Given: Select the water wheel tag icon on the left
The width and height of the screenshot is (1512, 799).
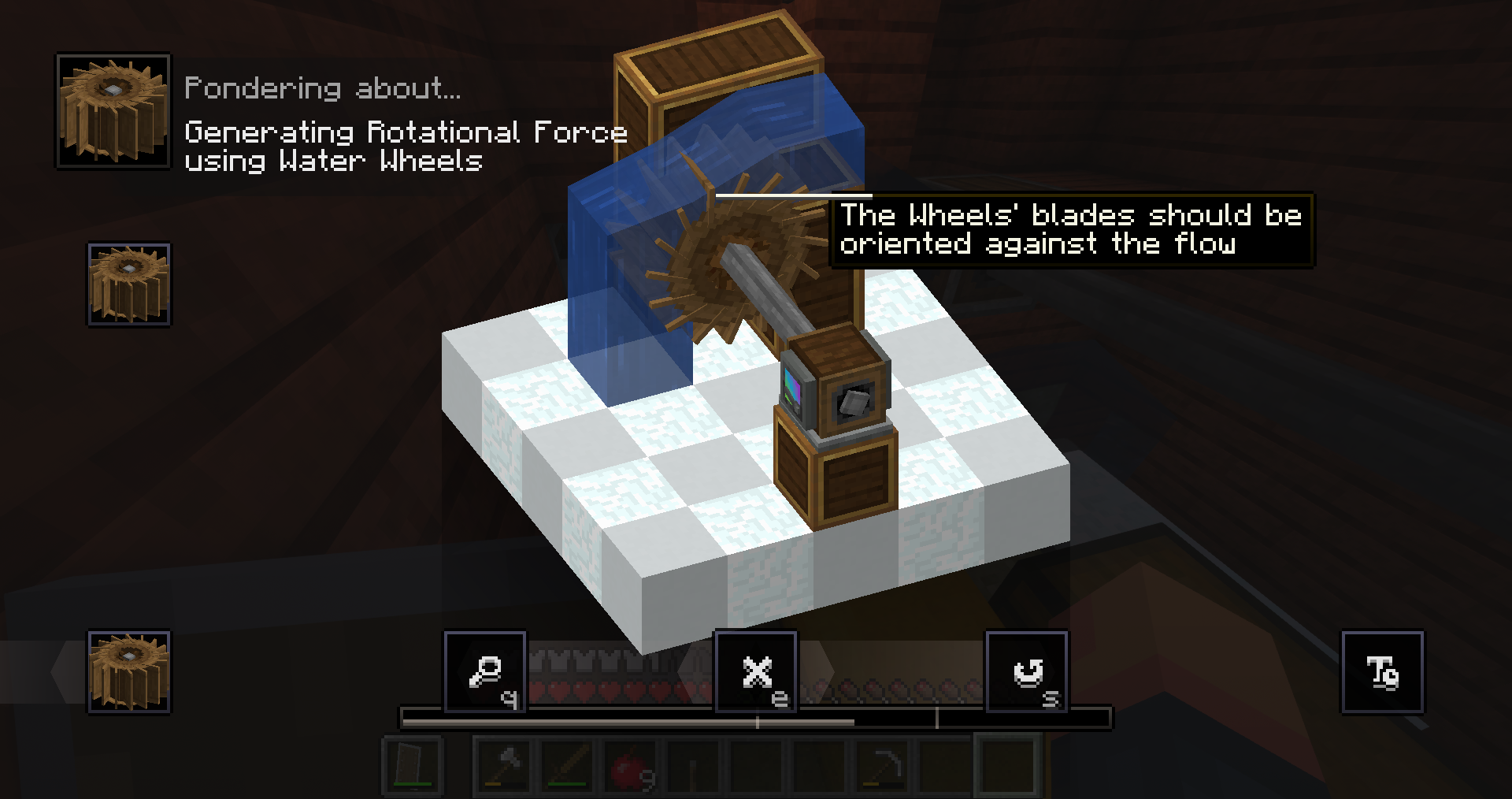Looking at the screenshot, I should click(128, 281).
